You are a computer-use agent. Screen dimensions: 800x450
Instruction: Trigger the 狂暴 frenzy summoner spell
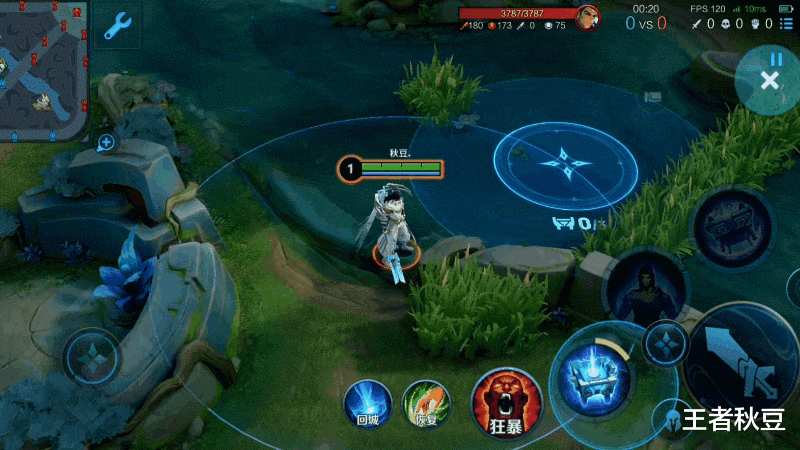[x=506, y=403]
